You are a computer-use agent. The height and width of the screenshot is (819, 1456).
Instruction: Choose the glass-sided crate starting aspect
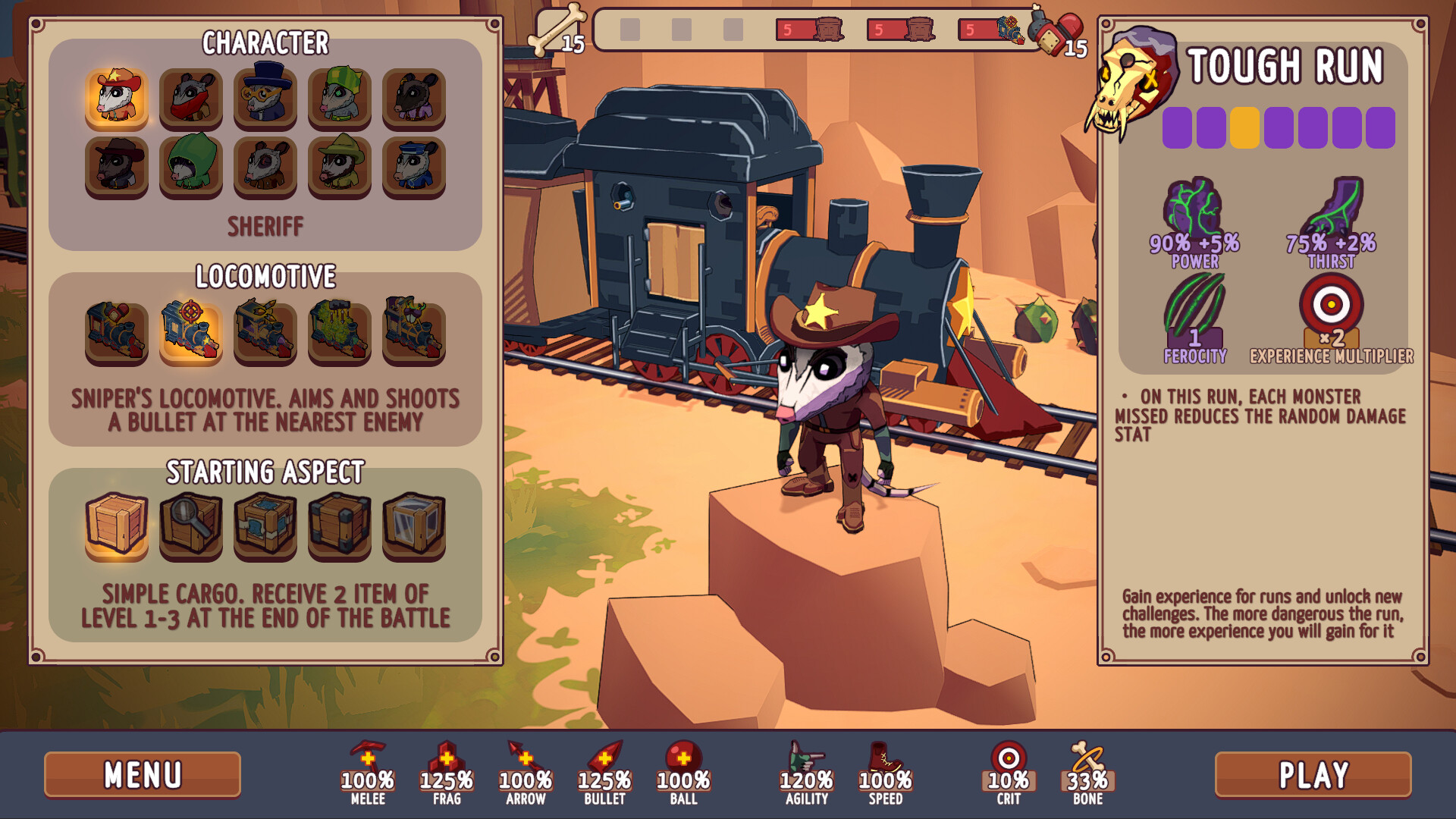click(x=413, y=525)
